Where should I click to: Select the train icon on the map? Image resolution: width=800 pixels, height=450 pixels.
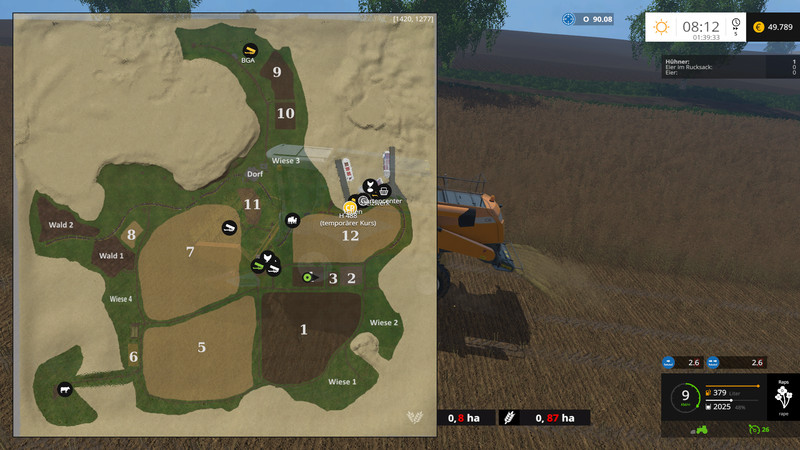[x=292, y=219]
